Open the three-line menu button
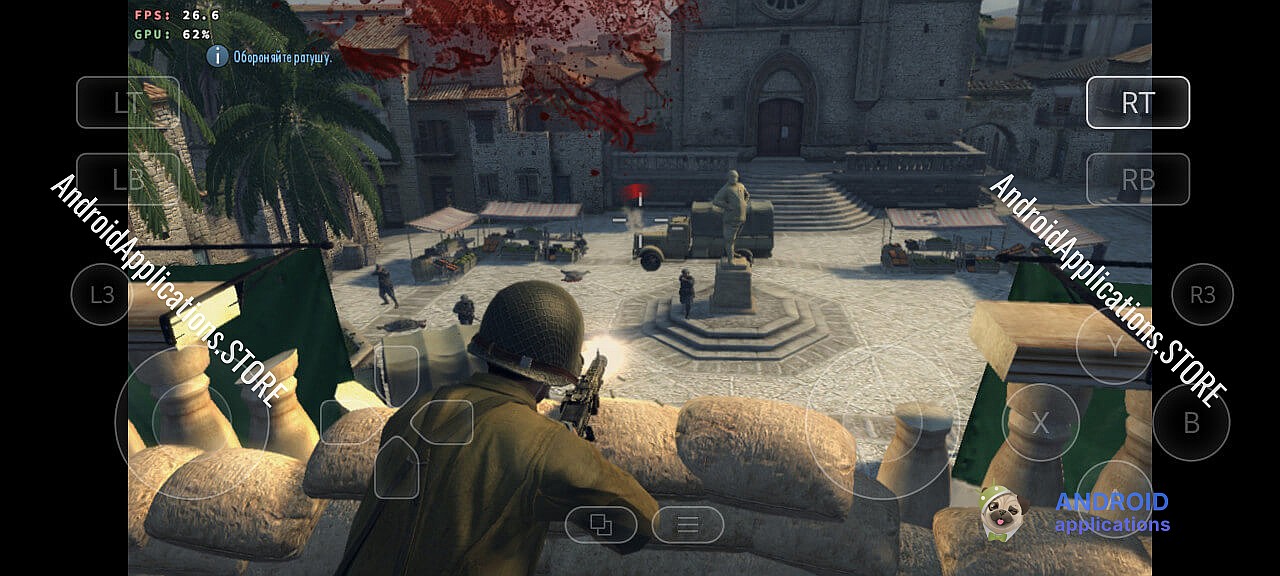This screenshot has width=1280, height=576. click(x=687, y=524)
